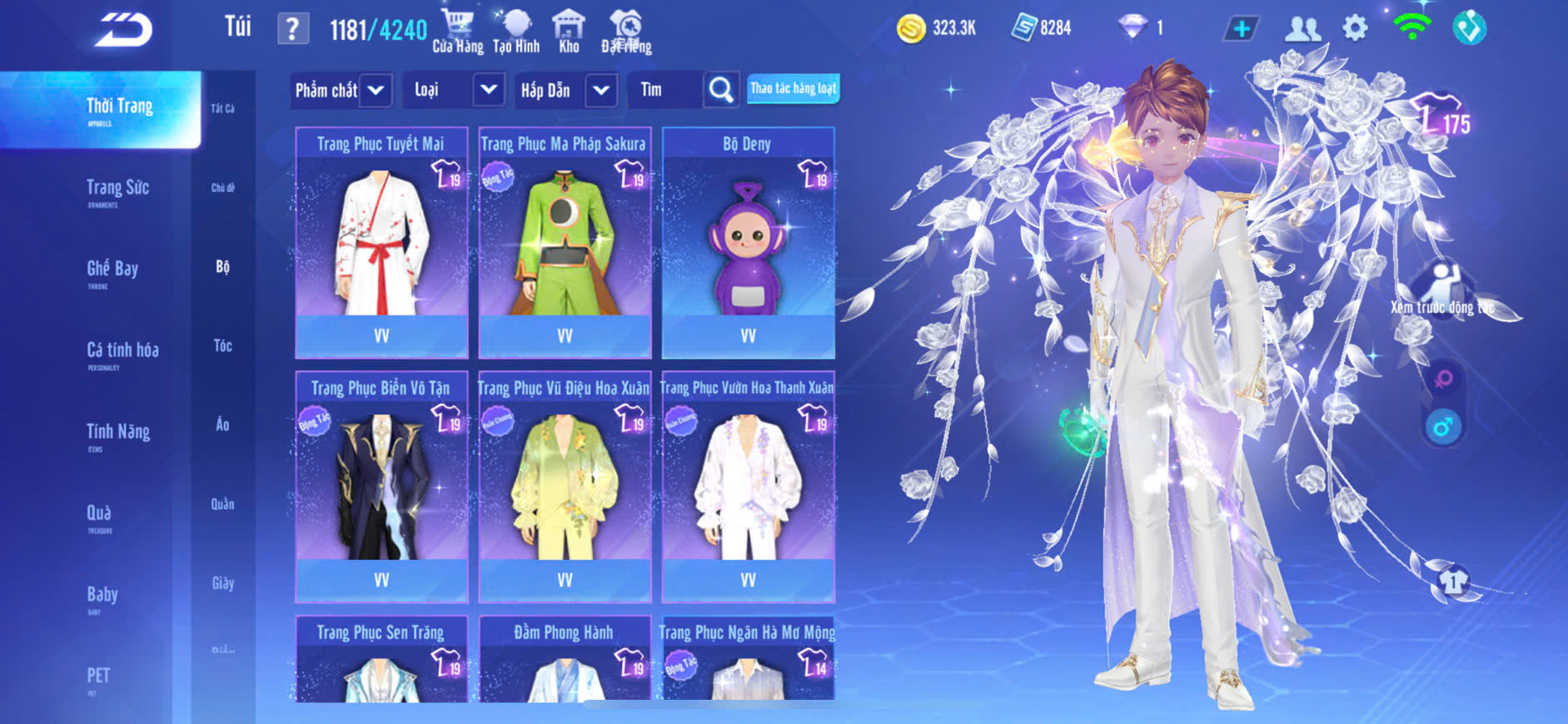Screen dimensions: 1568x724
Task: Go back using the top-left arrow
Action: point(123,30)
